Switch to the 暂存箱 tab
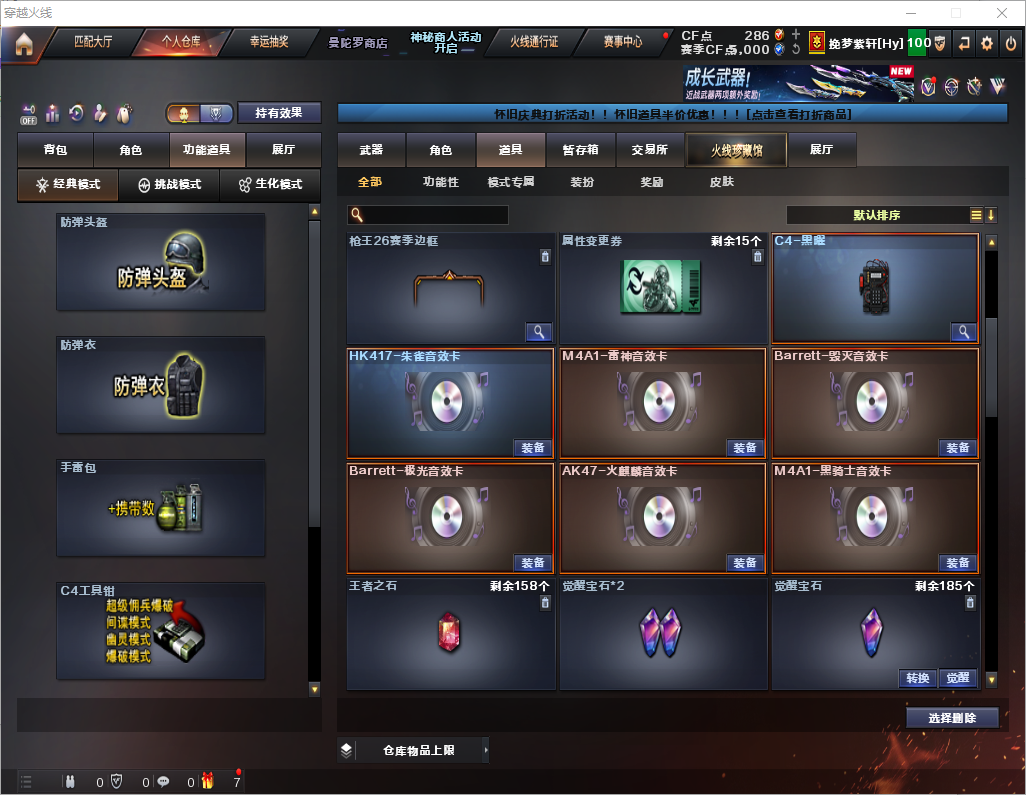This screenshot has width=1026, height=795. 581,150
